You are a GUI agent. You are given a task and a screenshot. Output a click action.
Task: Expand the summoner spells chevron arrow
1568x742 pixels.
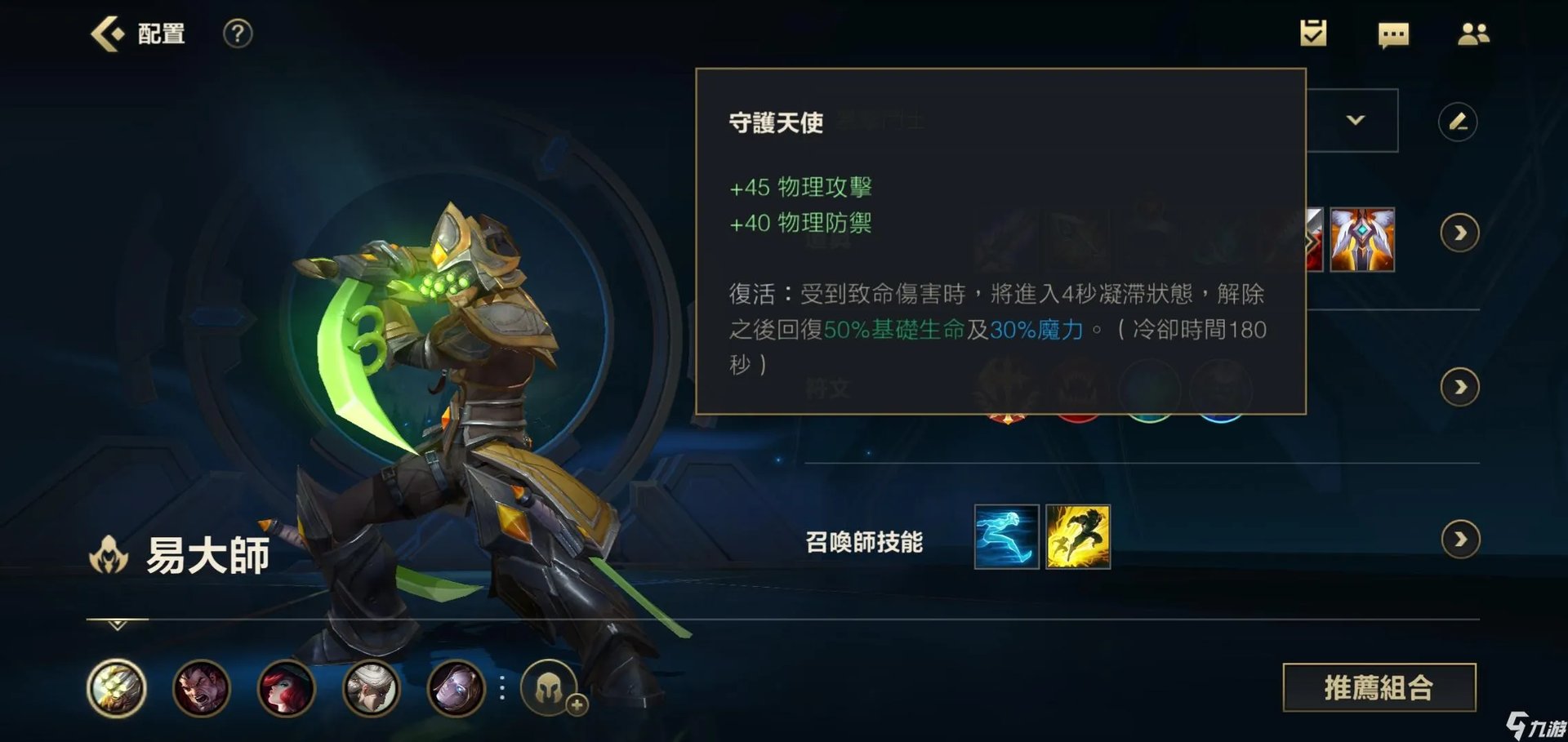pos(1461,539)
